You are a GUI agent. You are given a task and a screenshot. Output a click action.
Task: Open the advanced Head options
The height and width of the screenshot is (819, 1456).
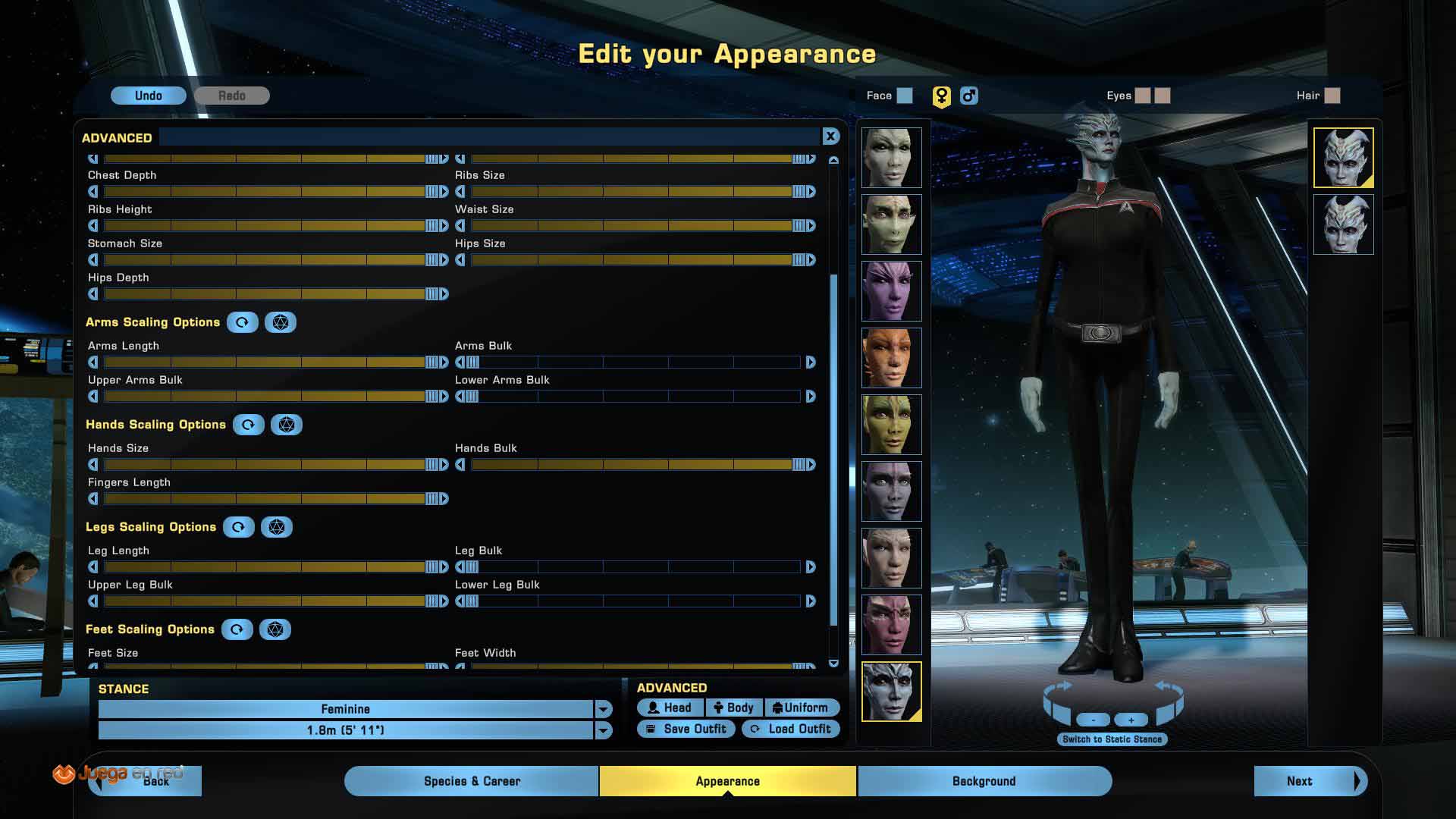click(670, 708)
